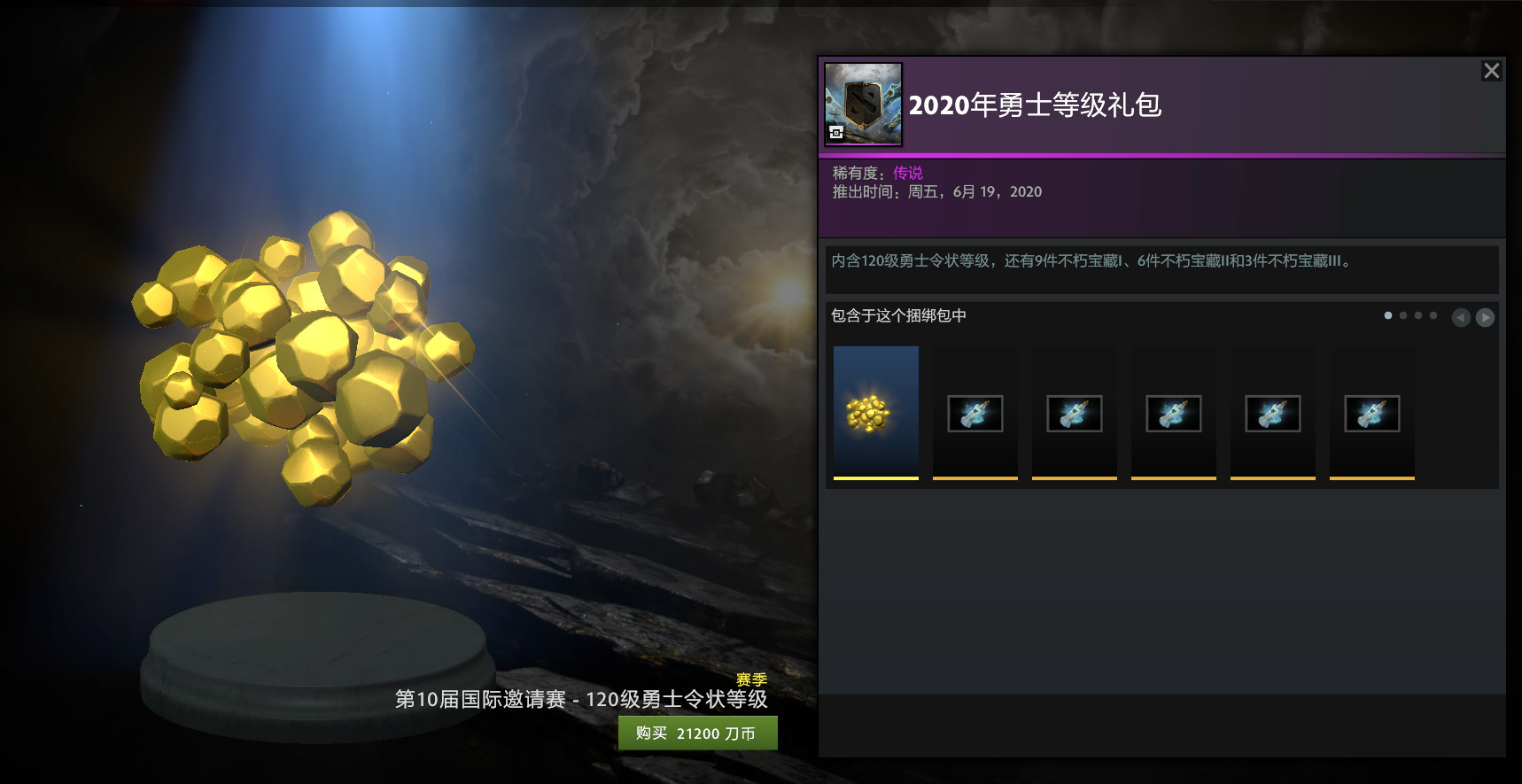Open the fourth Immortal Treasure item icon
The width and height of the screenshot is (1522, 784).
coord(1273,412)
